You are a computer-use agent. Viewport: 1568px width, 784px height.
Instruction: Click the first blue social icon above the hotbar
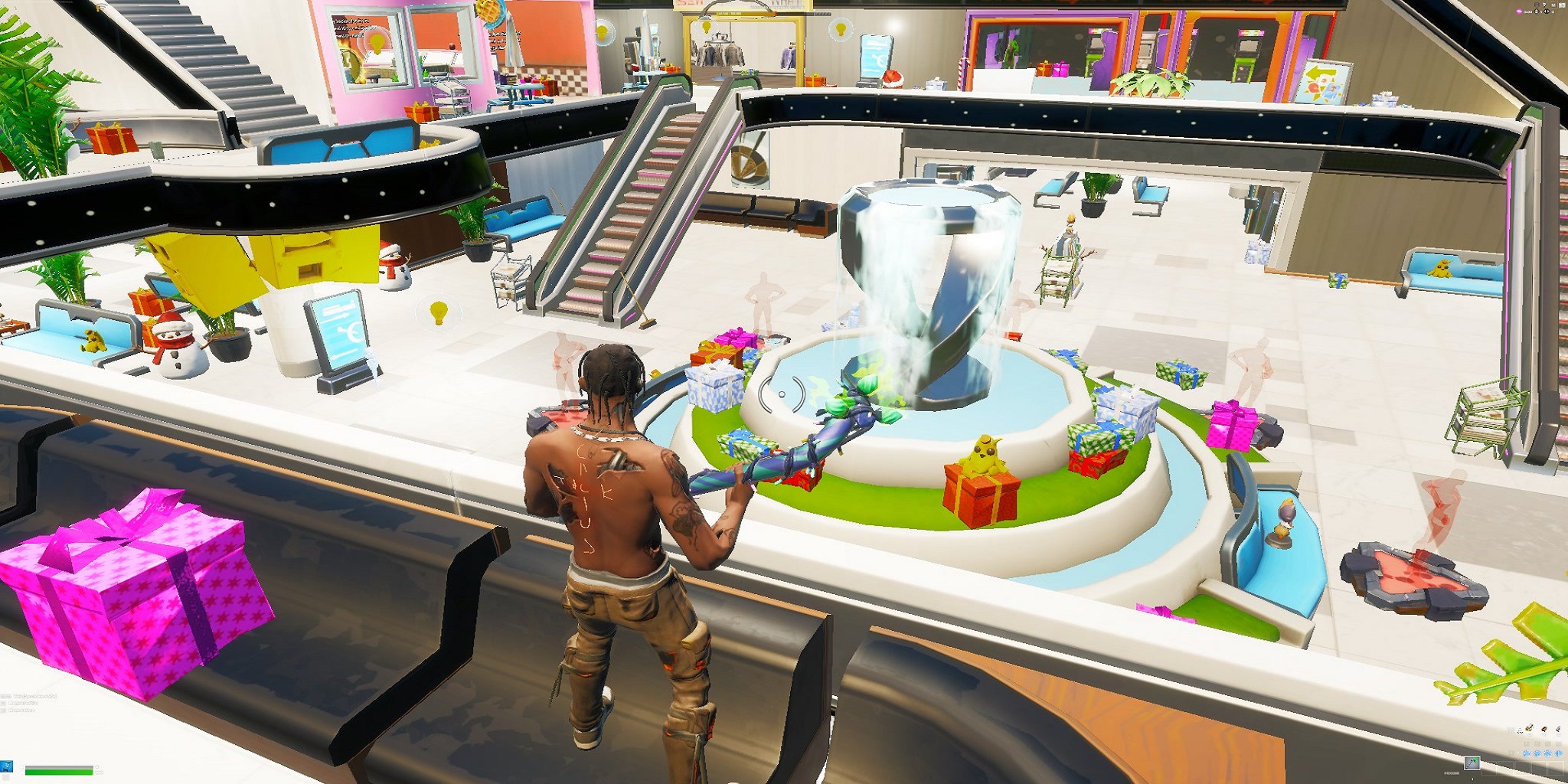(1527, 753)
